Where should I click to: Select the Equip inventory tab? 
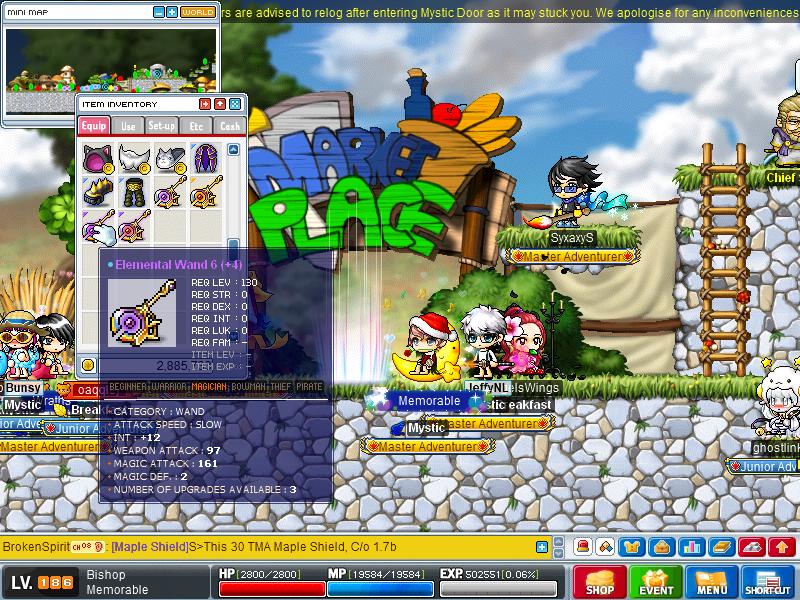pos(94,126)
